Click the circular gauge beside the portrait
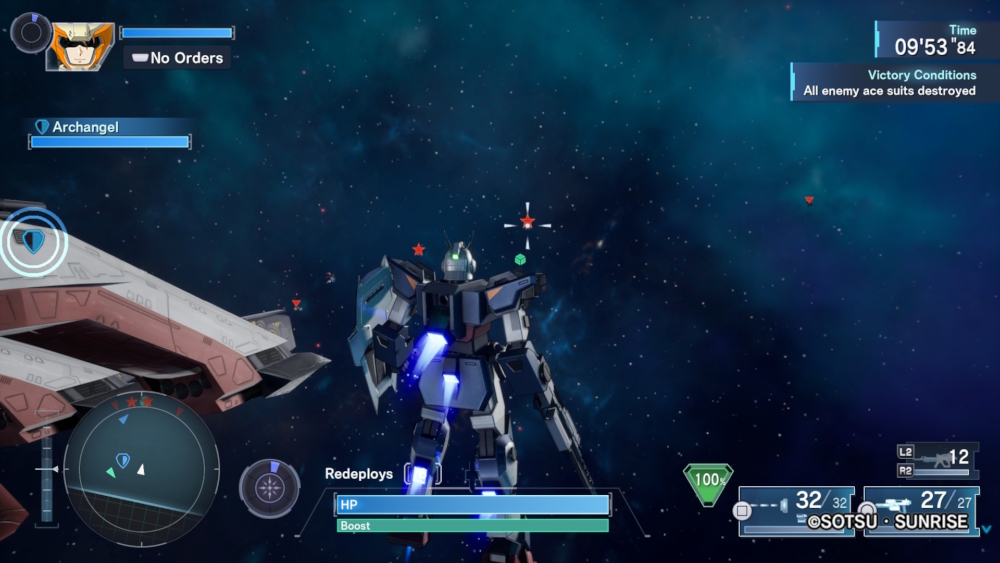 point(30,32)
